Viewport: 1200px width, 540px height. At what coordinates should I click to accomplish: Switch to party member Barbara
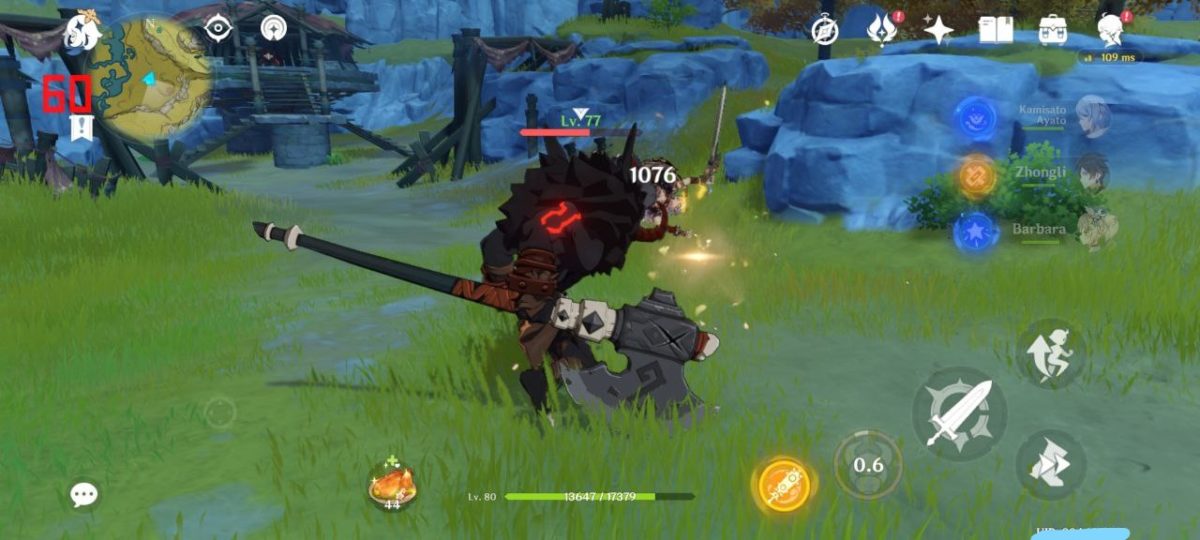tap(1094, 229)
